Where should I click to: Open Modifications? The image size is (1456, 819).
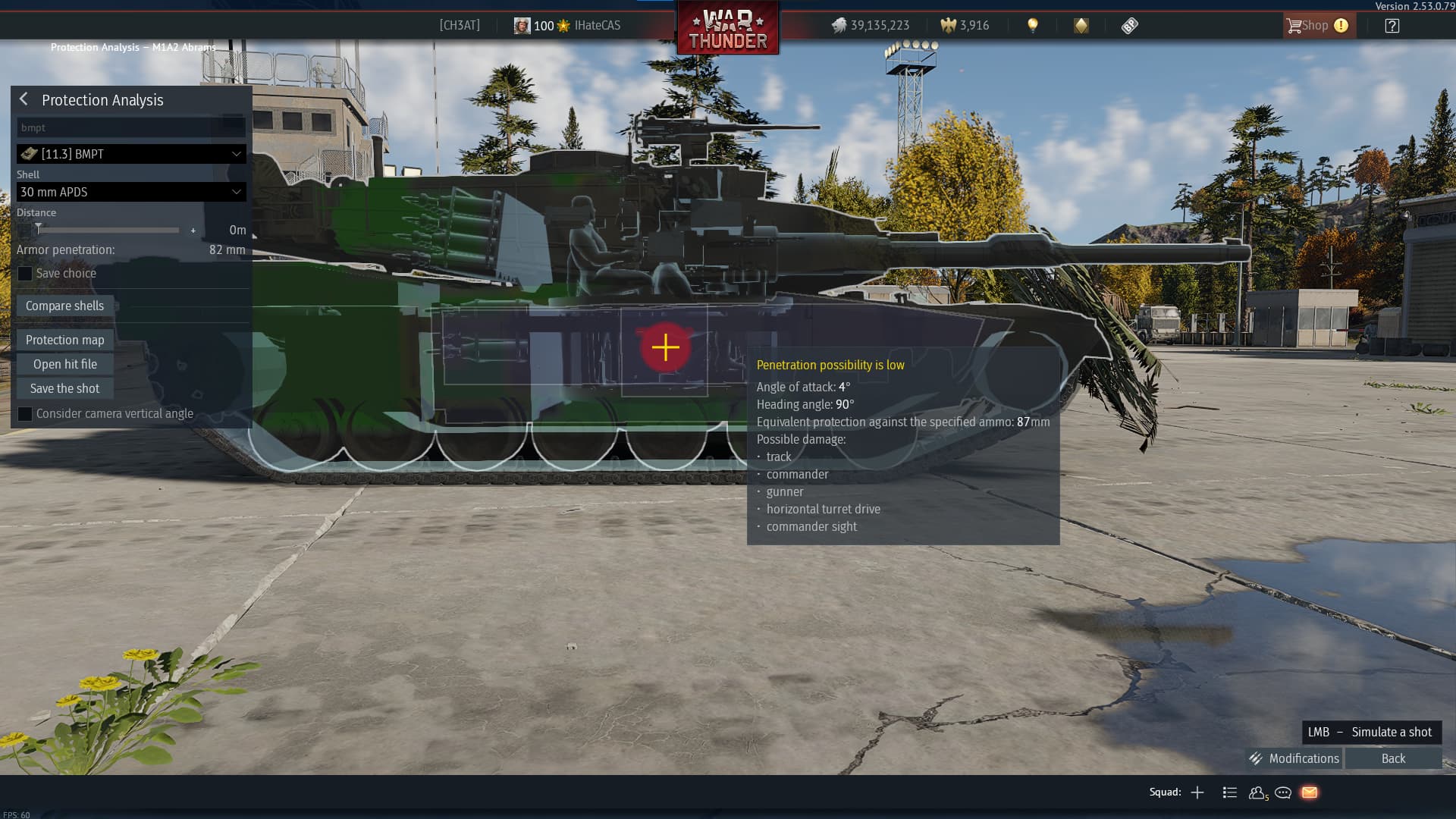pos(1294,758)
